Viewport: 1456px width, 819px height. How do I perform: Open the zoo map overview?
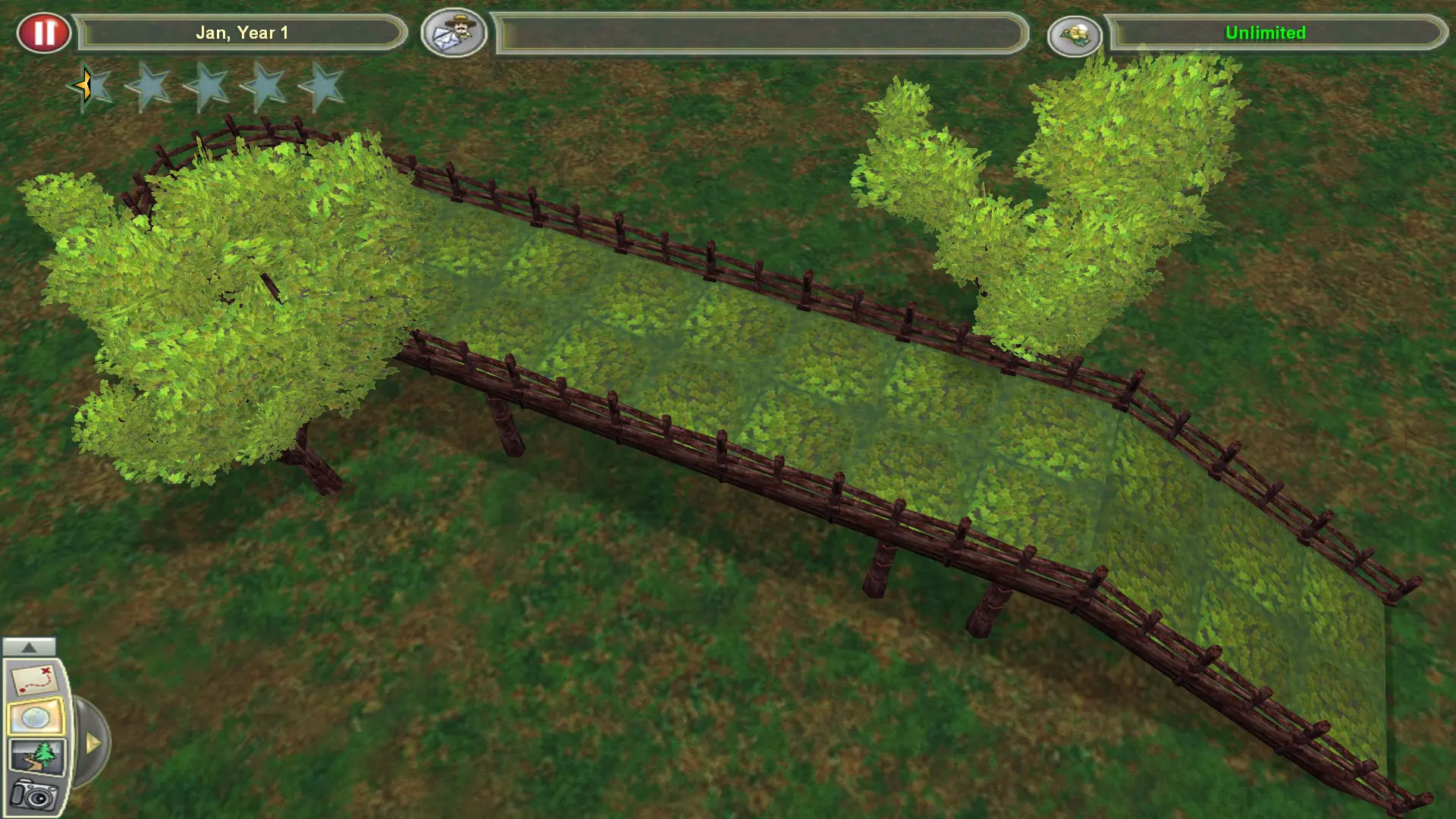point(34,679)
